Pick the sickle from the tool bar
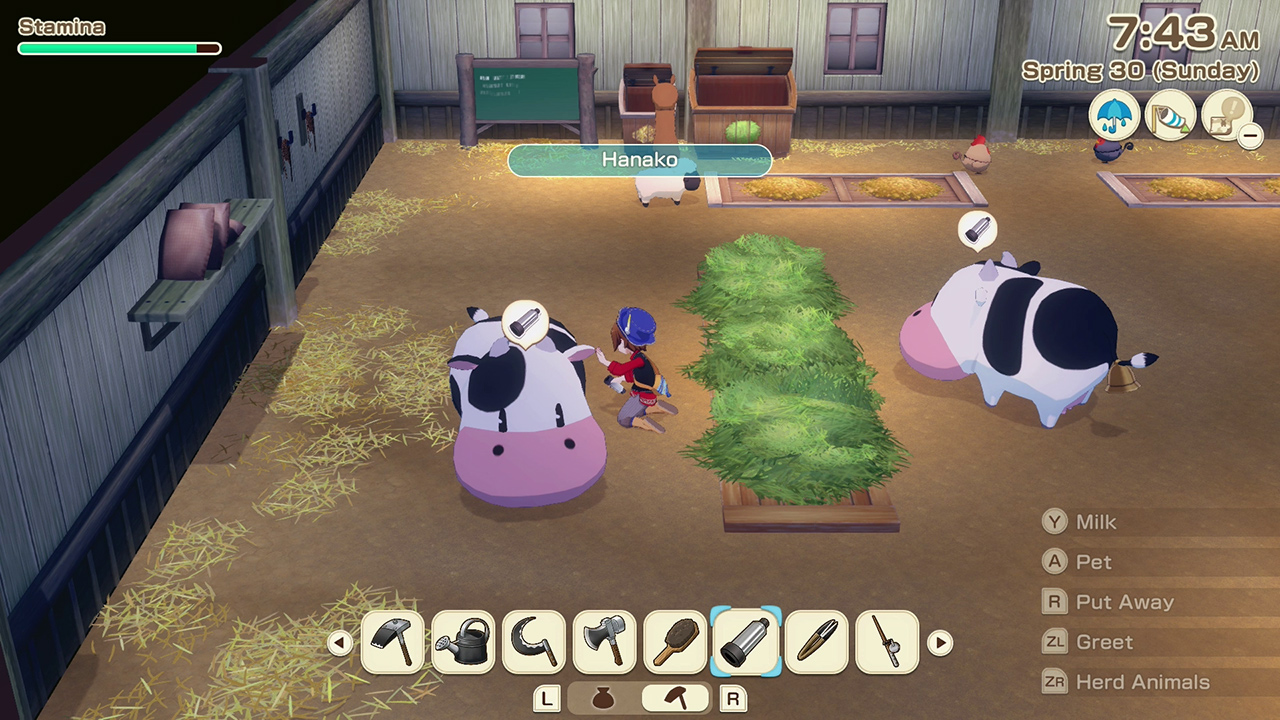 point(533,640)
